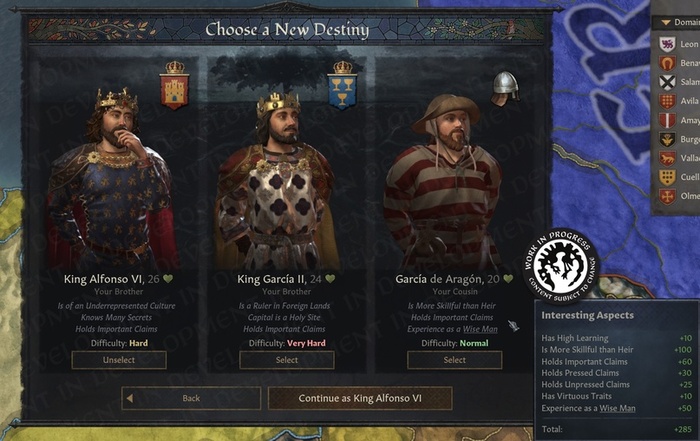Select García de Aragón as new destiny
The height and width of the screenshot is (441, 700).
(x=455, y=360)
